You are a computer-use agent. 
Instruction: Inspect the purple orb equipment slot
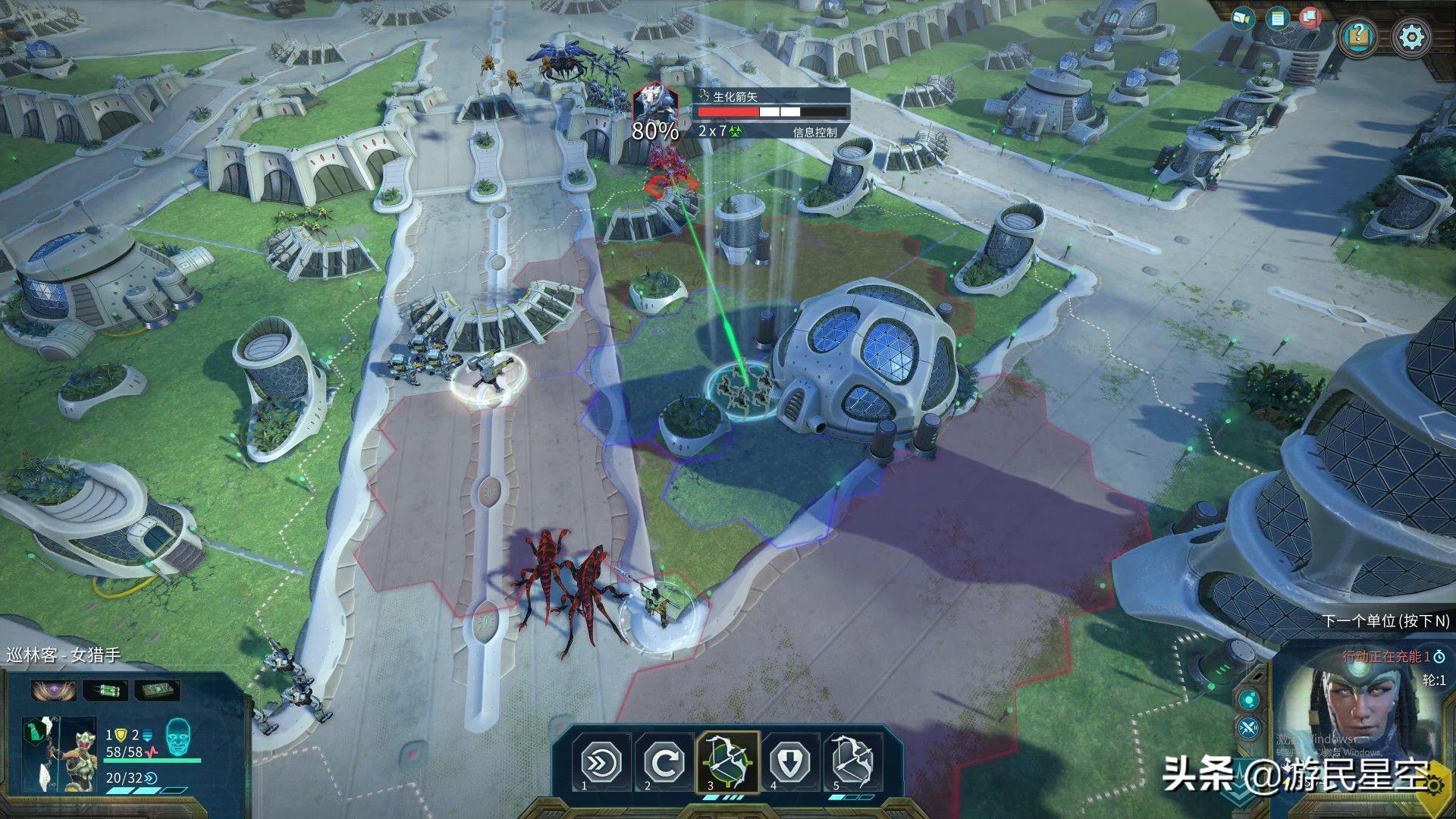53,690
